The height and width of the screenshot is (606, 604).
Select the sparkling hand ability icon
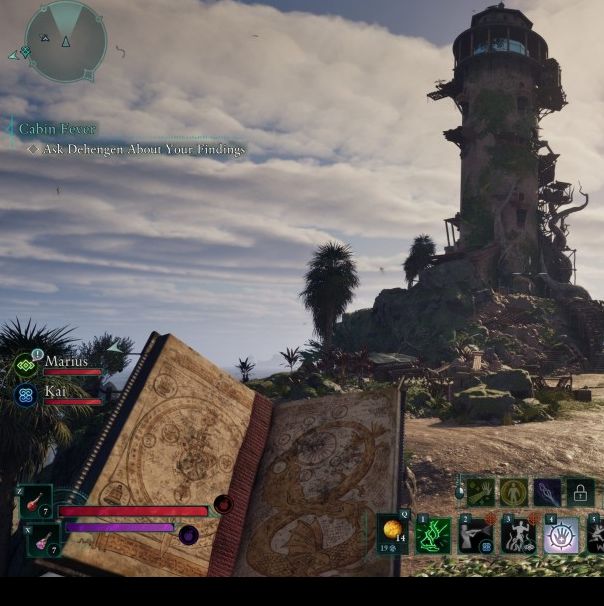tap(482, 492)
